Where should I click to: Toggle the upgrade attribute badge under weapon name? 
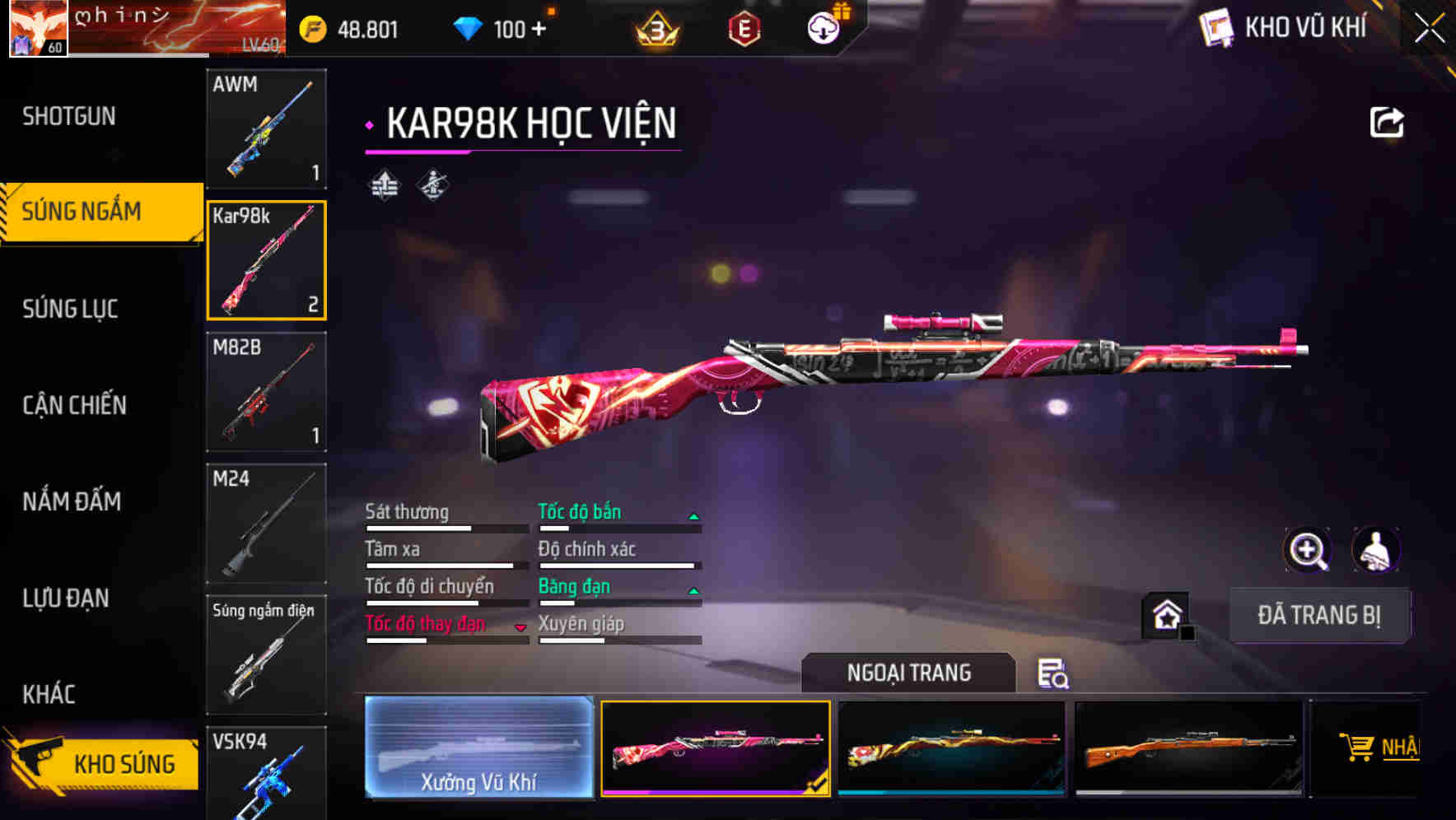[x=382, y=185]
